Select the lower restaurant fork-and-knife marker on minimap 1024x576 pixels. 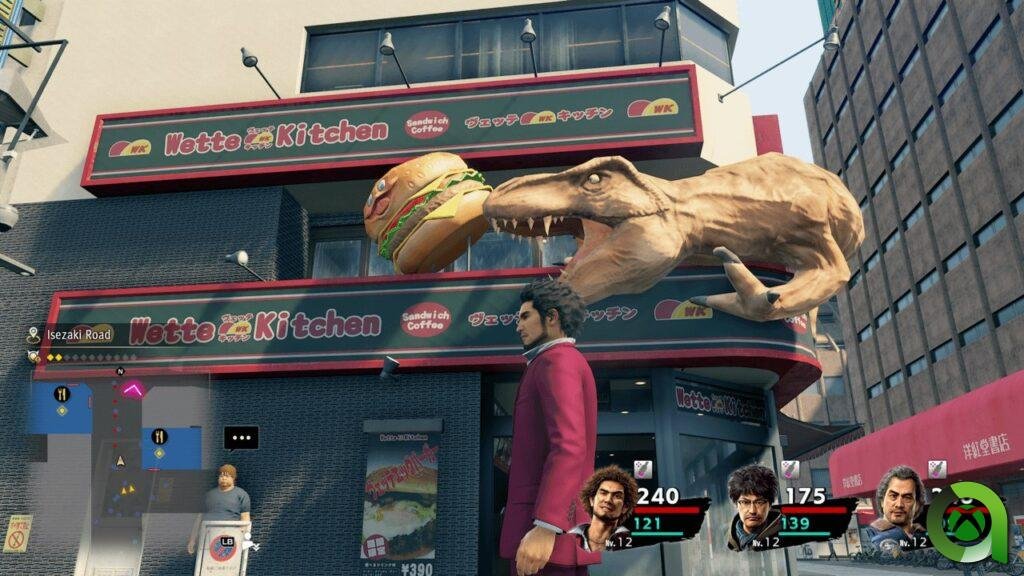(x=159, y=436)
